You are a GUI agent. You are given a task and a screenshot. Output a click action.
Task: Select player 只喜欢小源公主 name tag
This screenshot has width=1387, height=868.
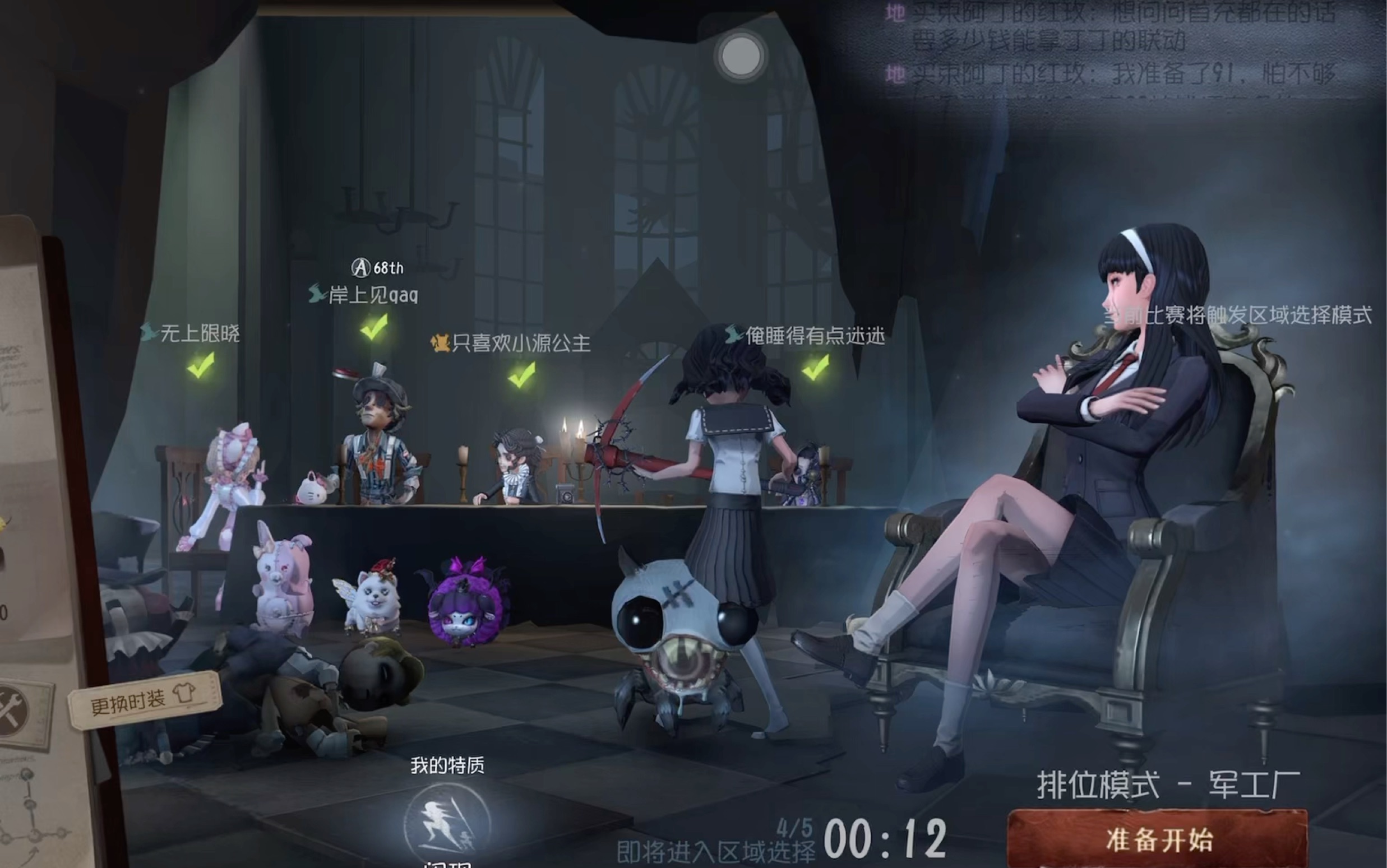click(521, 343)
